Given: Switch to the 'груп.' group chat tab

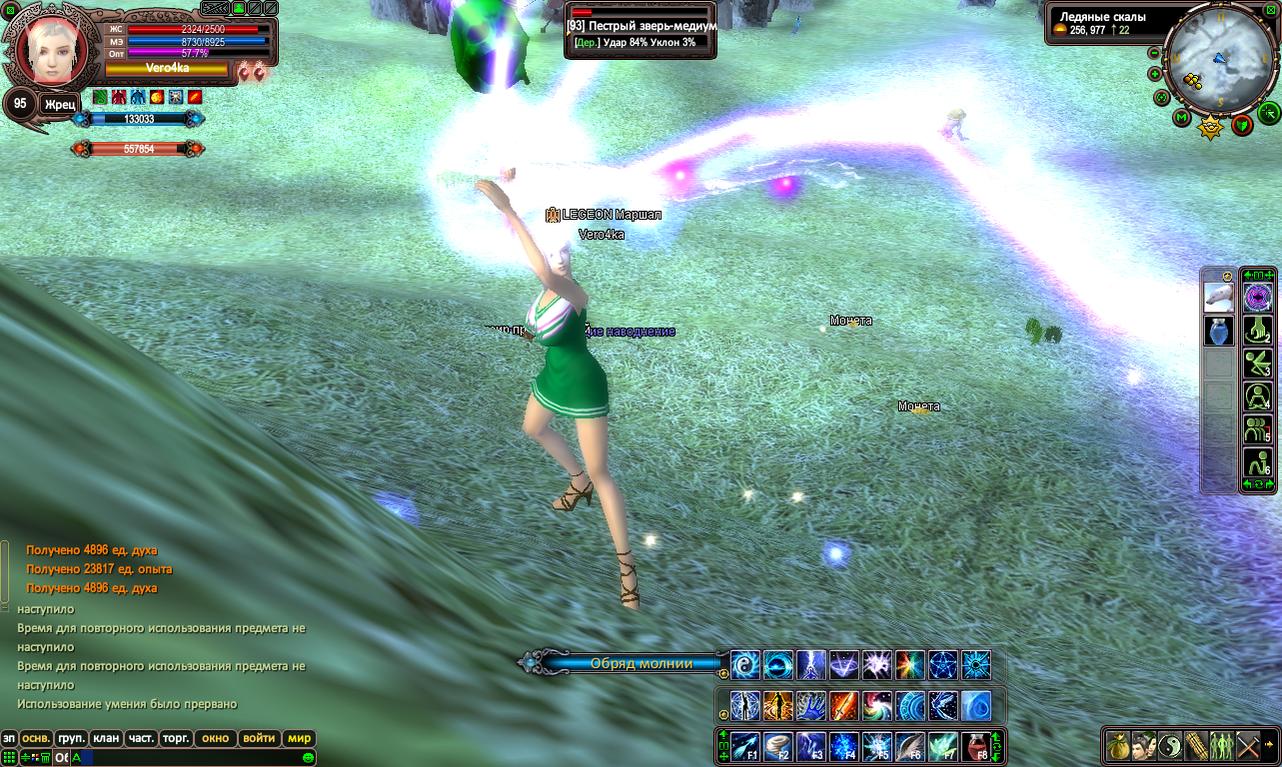Looking at the screenshot, I should [71, 739].
